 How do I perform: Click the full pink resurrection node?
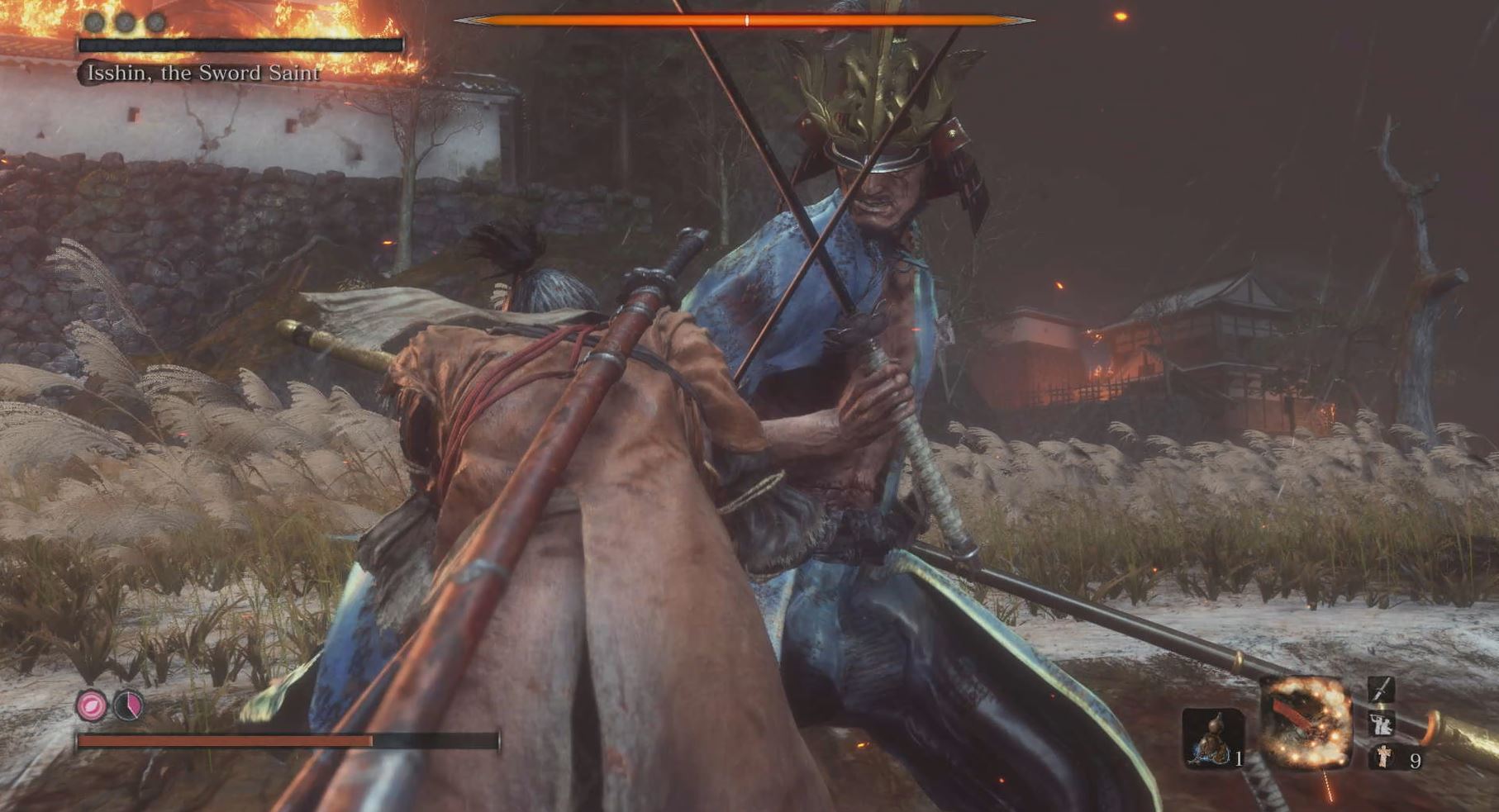(92, 706)
